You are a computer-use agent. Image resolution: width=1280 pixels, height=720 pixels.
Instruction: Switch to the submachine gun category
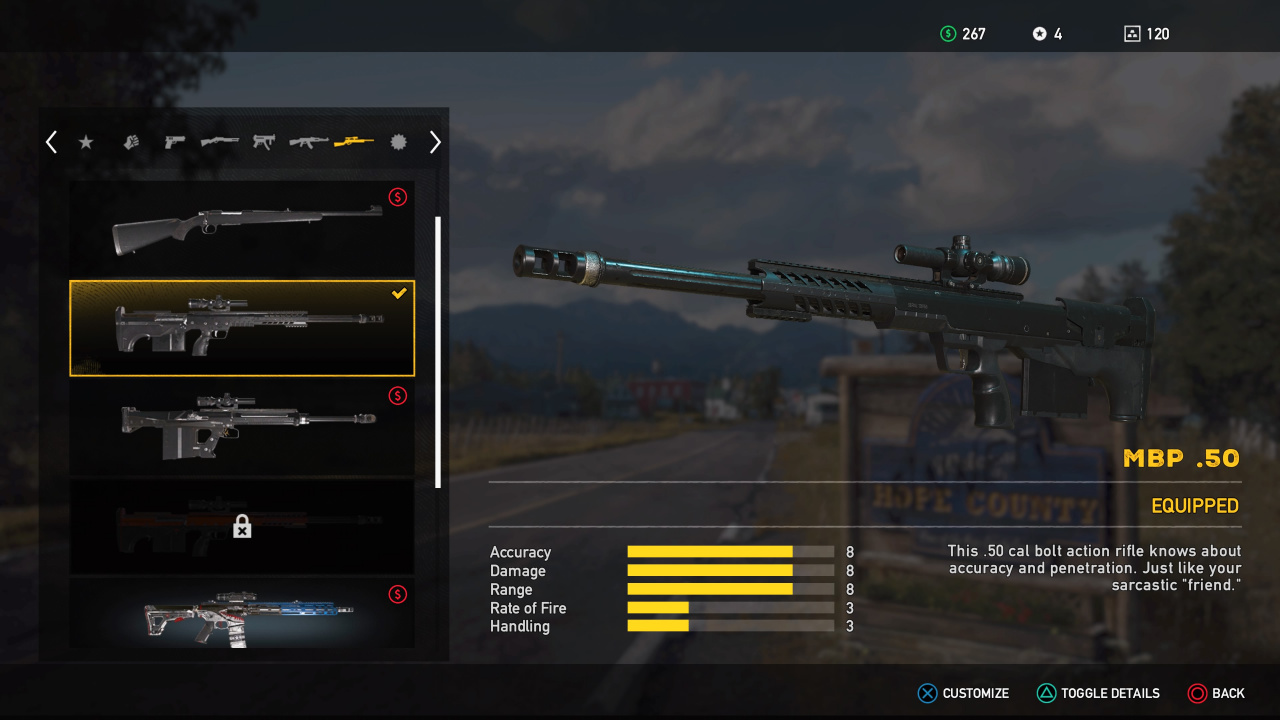point(264,142)
